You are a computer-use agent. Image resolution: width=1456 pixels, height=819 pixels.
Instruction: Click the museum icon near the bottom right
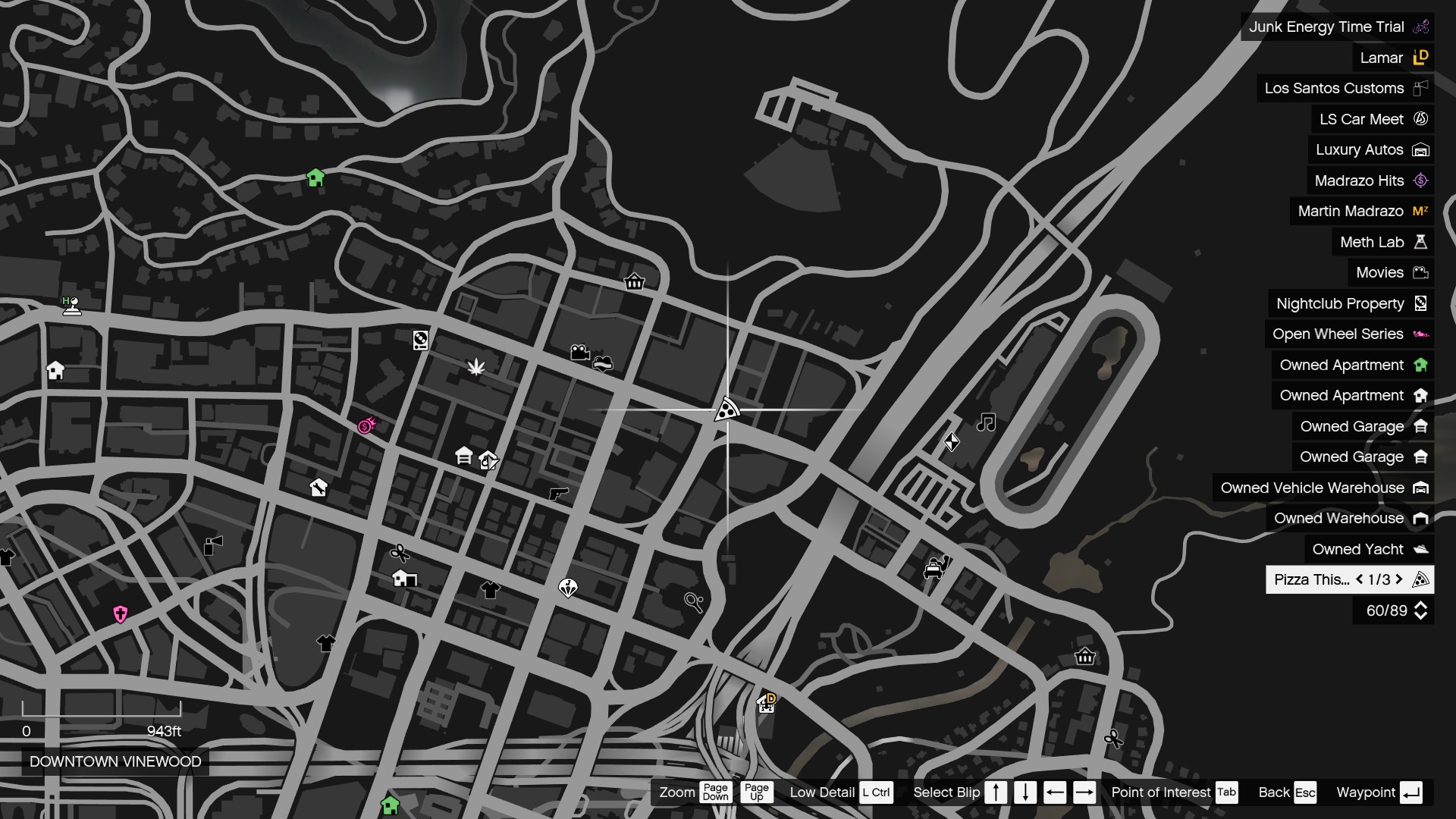point(1086,657)
